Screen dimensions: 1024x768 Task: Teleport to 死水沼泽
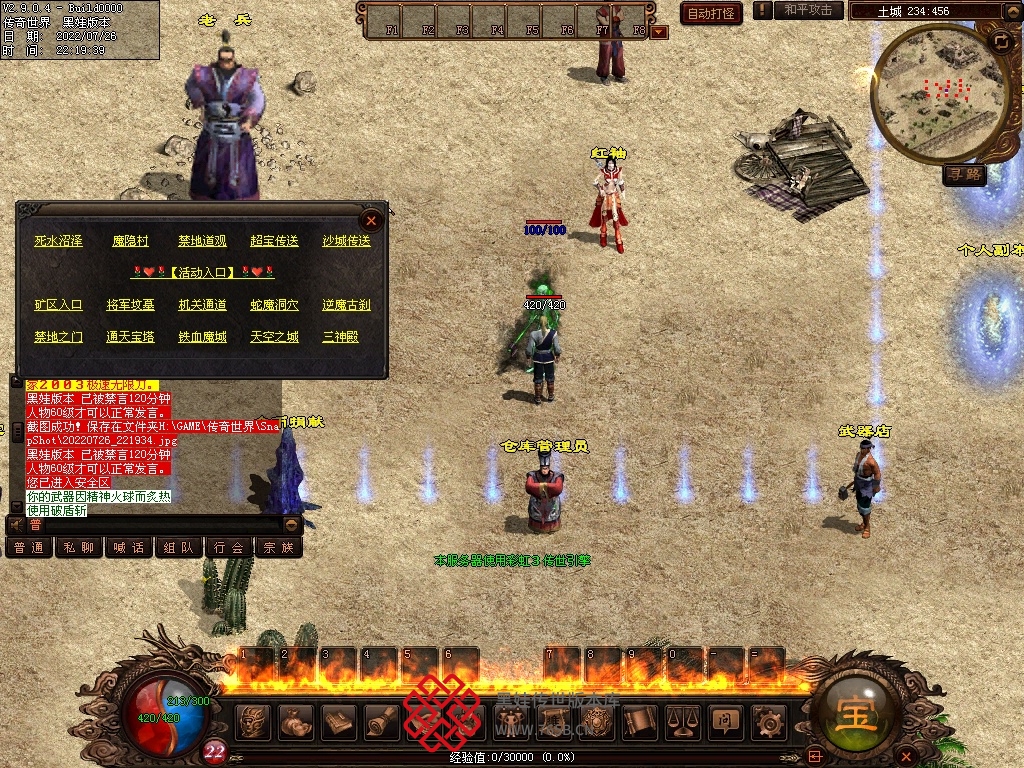tap(58, 241)
